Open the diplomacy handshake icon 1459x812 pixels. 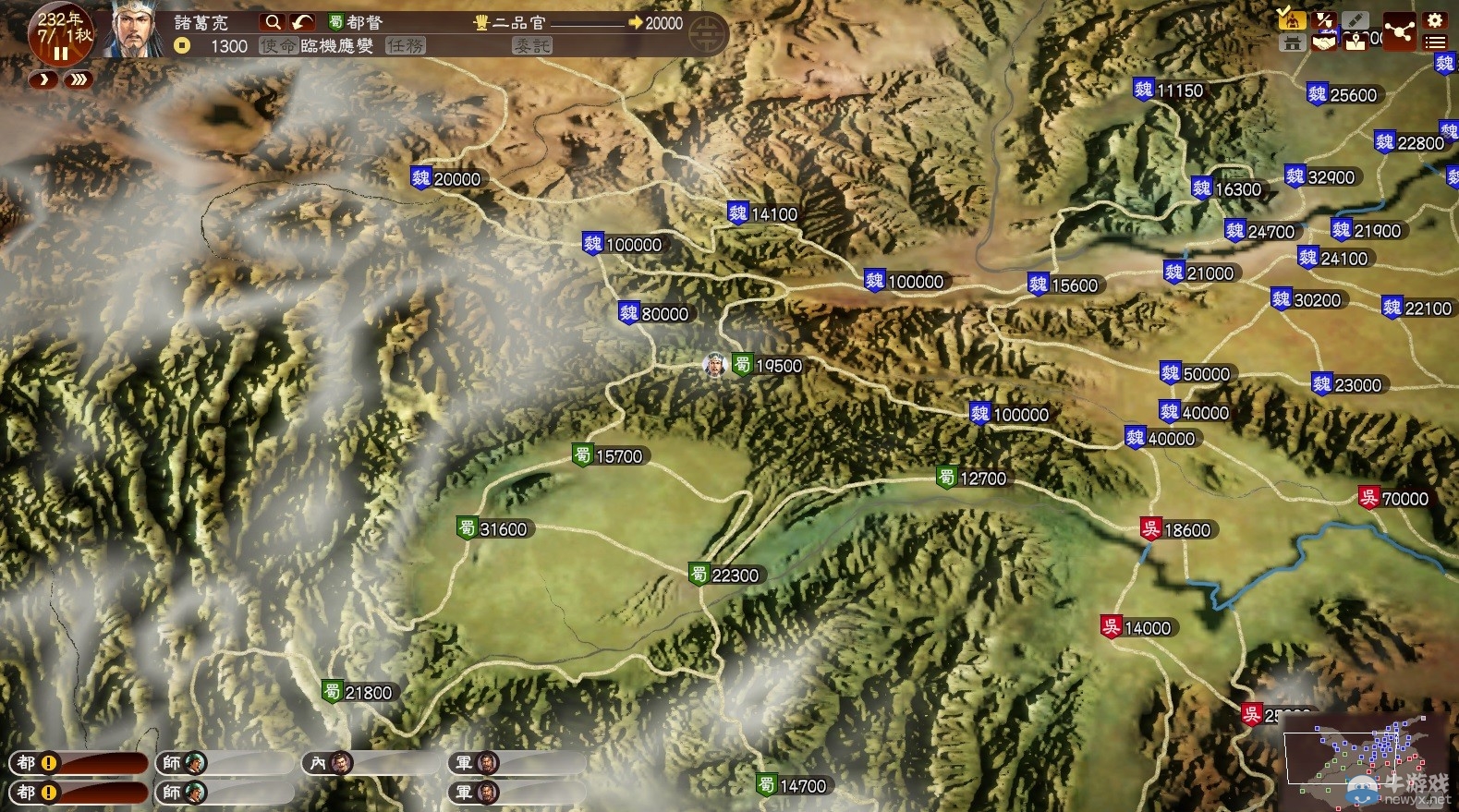[1325, 42]
